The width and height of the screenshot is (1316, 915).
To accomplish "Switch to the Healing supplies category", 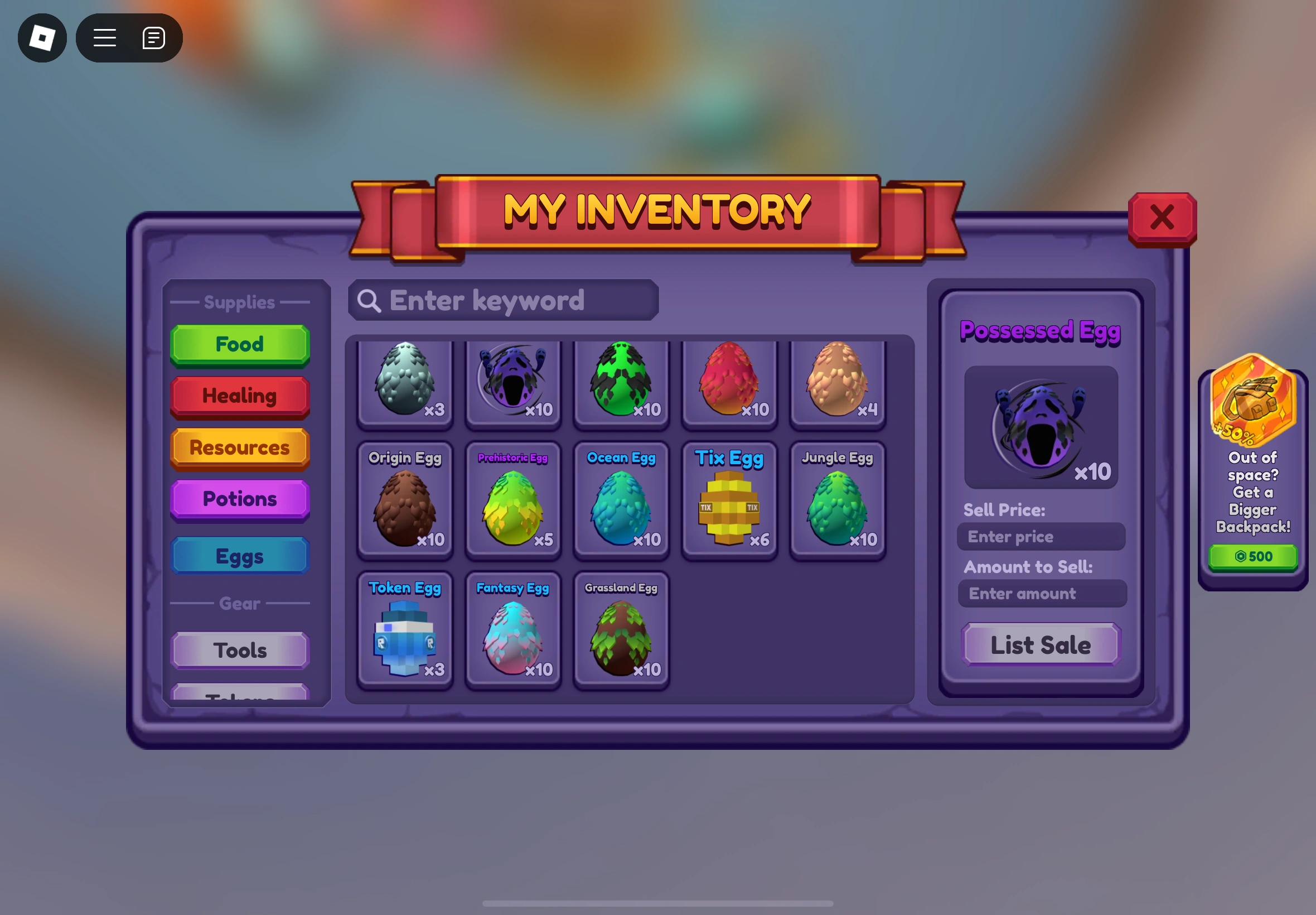I will [239, 396].
